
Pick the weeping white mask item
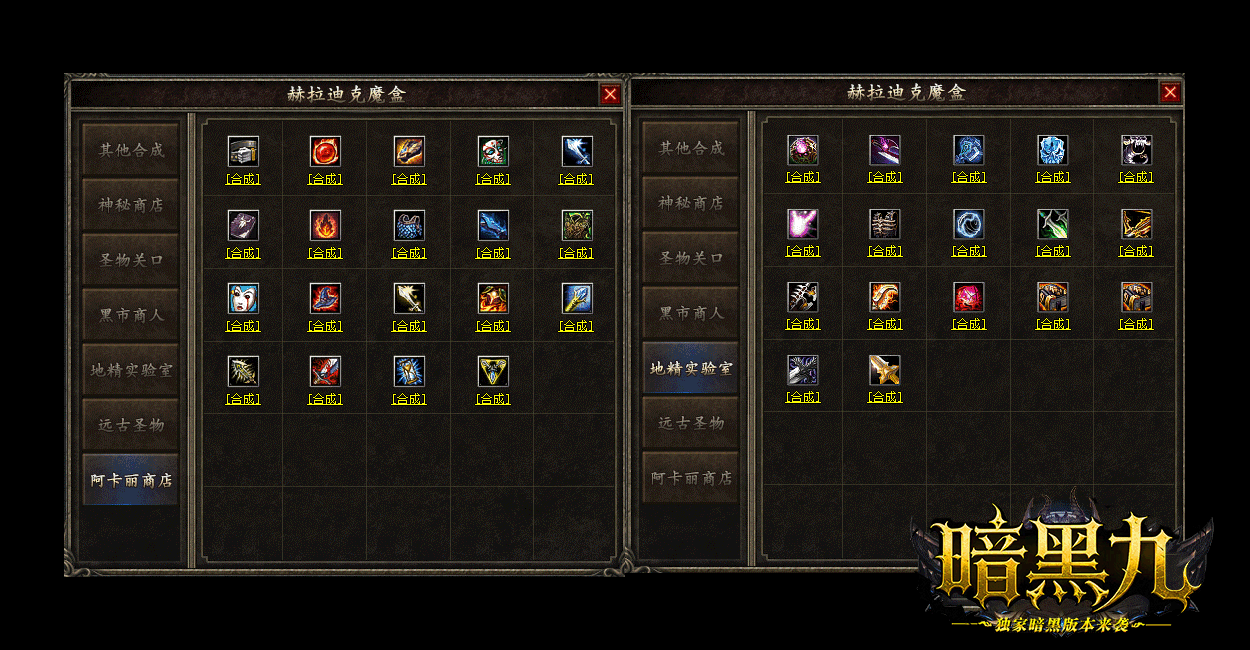[x=243, y=298]
